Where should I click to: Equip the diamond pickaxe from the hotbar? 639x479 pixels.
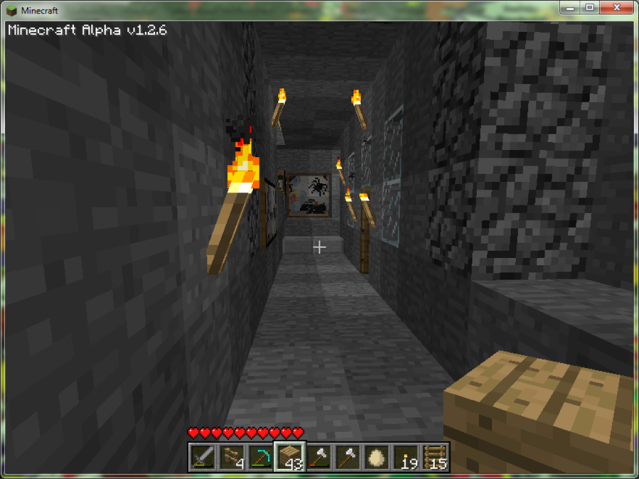(261, 457)
